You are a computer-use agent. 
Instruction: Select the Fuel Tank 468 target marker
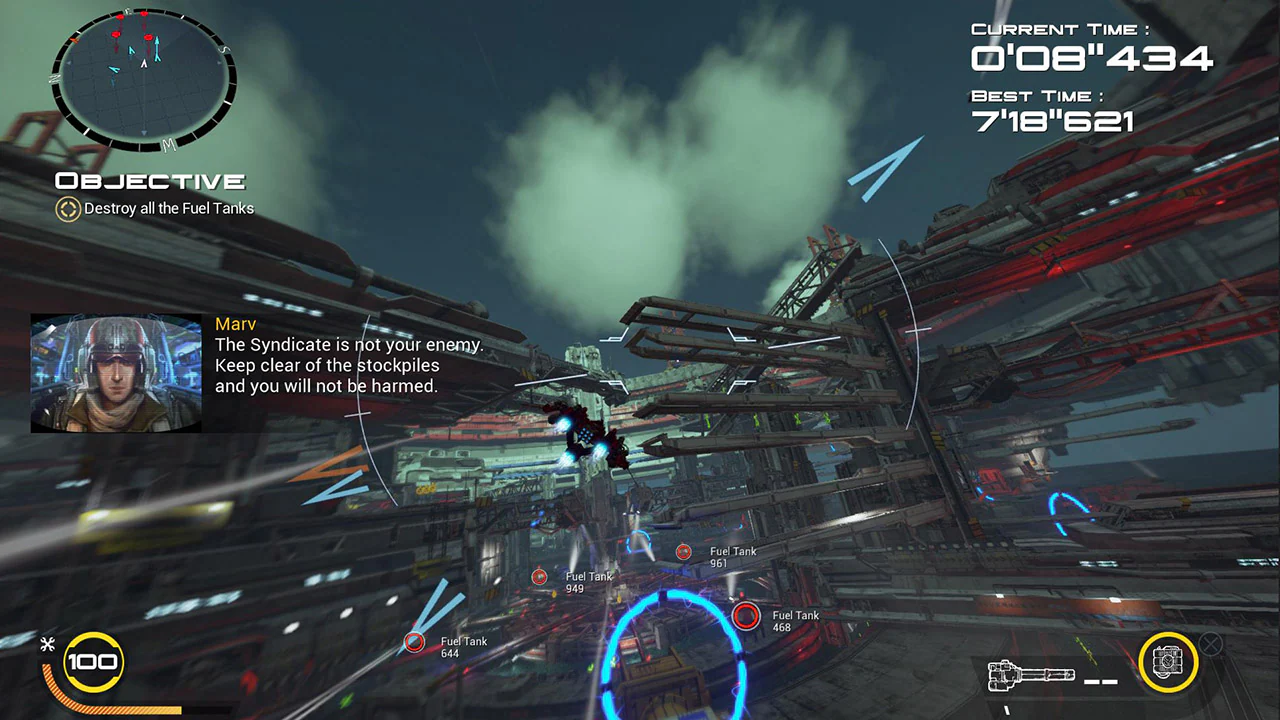(746, 616)
